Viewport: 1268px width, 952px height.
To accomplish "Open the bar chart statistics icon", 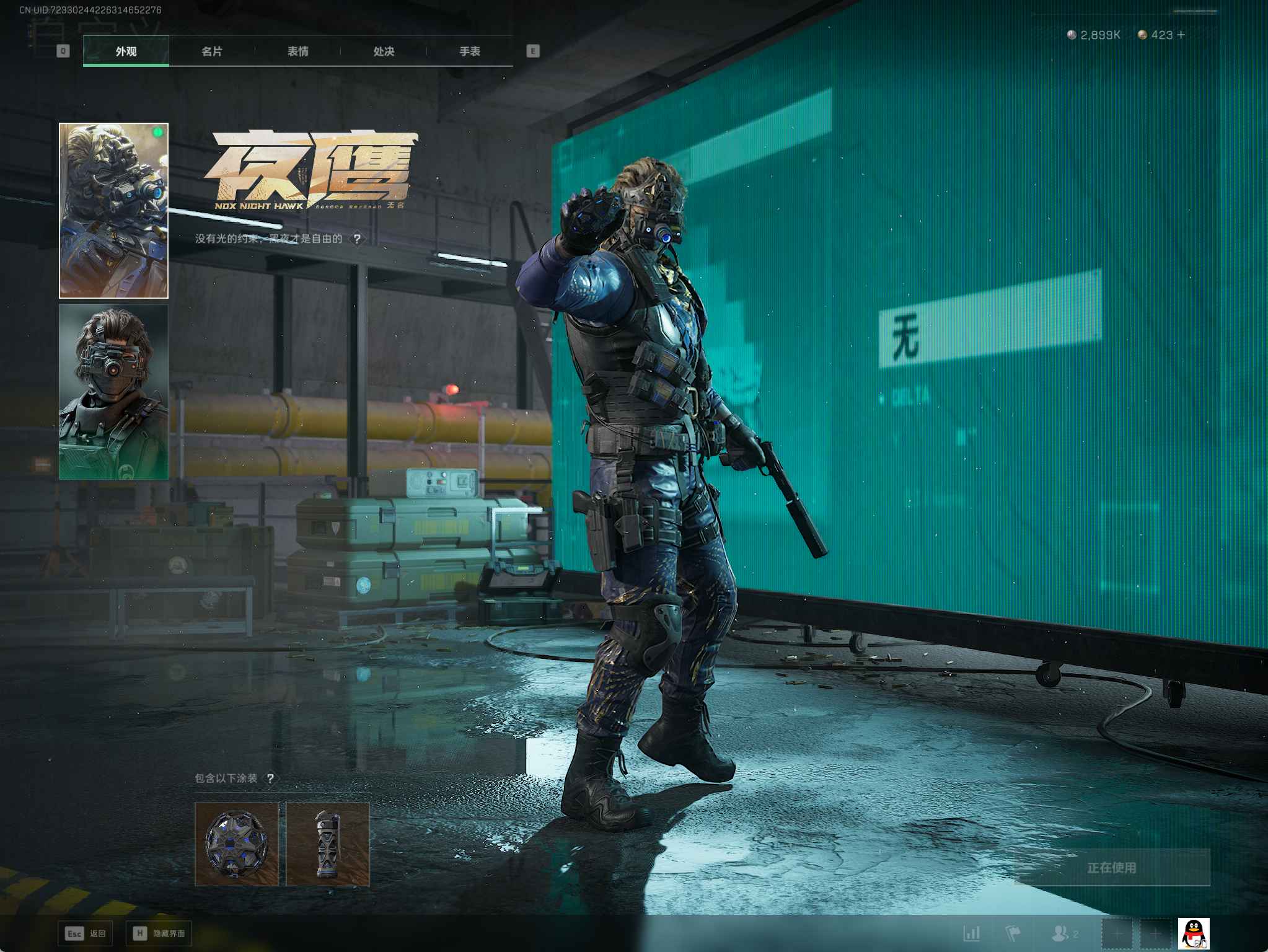I will tap(972, 933).
